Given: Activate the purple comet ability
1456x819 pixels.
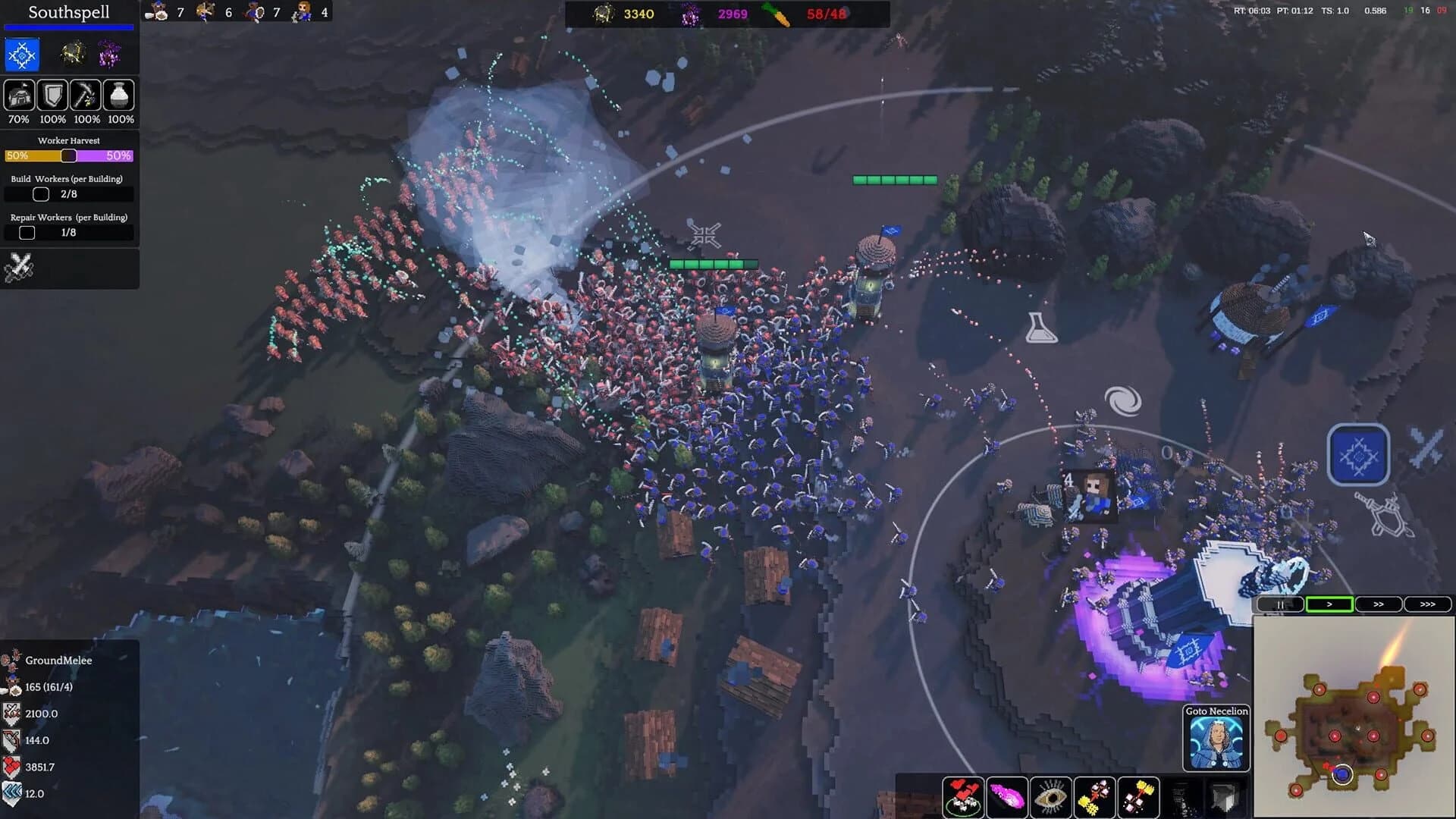Looking at the screenshot, I should [1008, 796].
